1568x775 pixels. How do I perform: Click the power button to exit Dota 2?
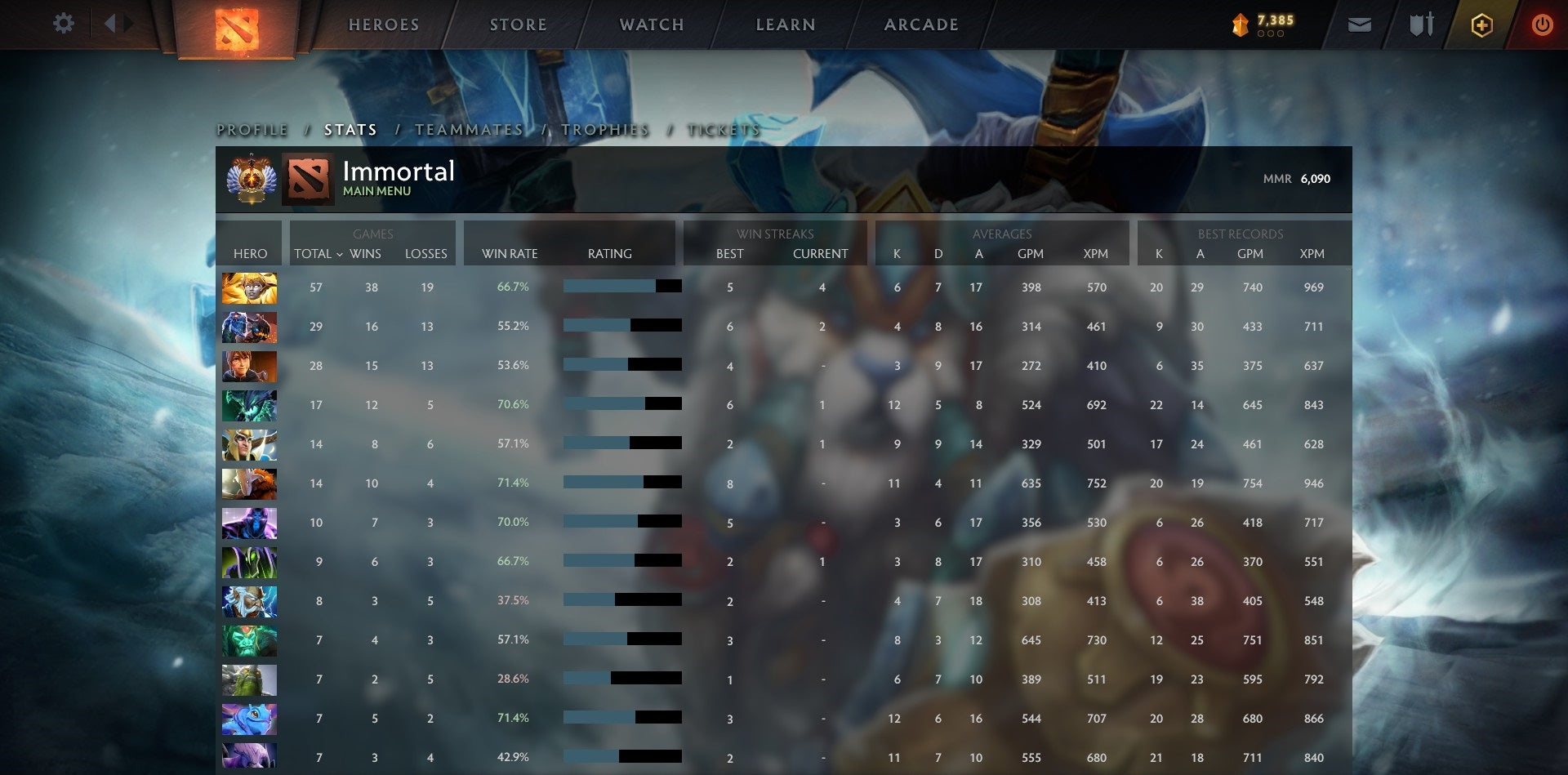(1542, 24)
